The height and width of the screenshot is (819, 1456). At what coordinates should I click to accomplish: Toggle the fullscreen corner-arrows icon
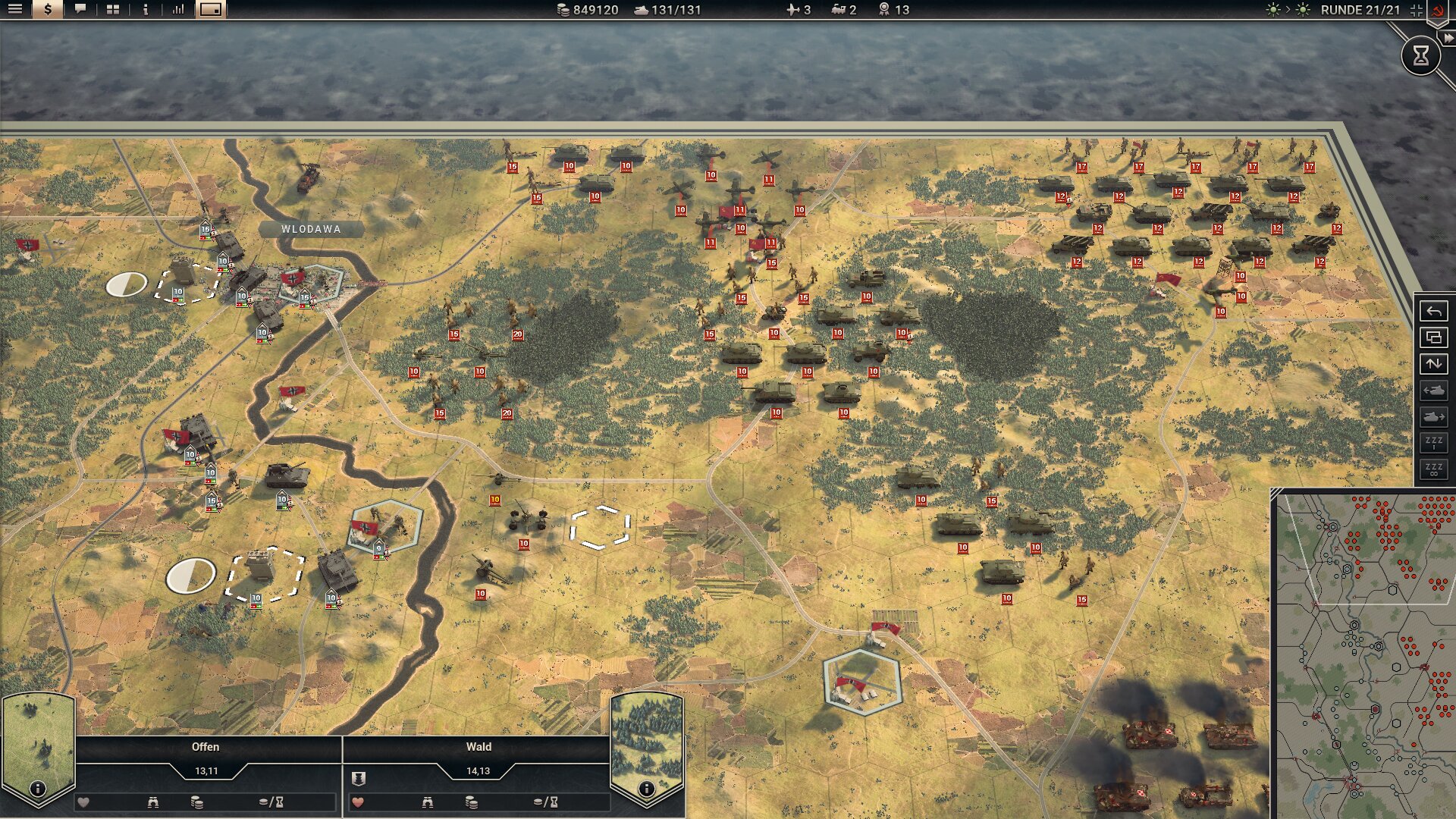click(1416, 10)
